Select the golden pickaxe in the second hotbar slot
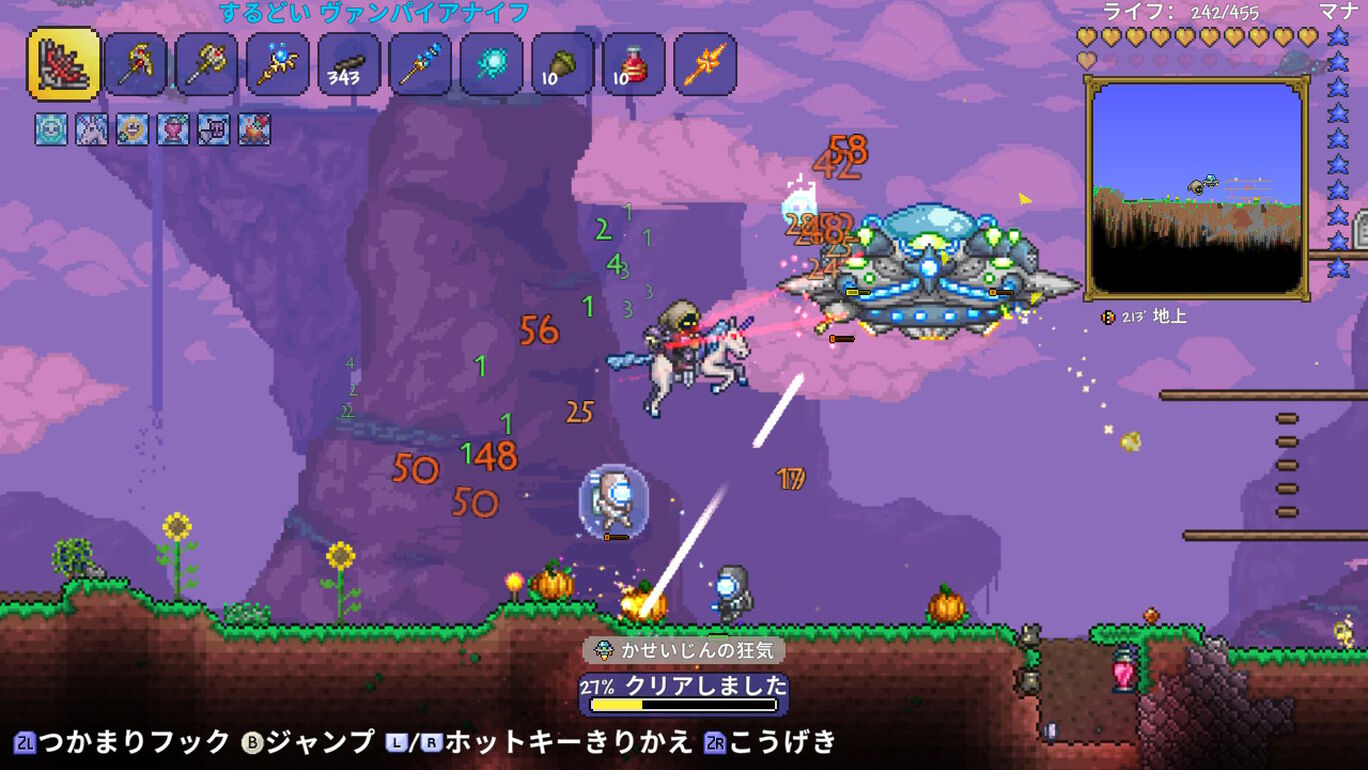The height and width of the screenshot is (770, 1368). click(x=135, y=65)
